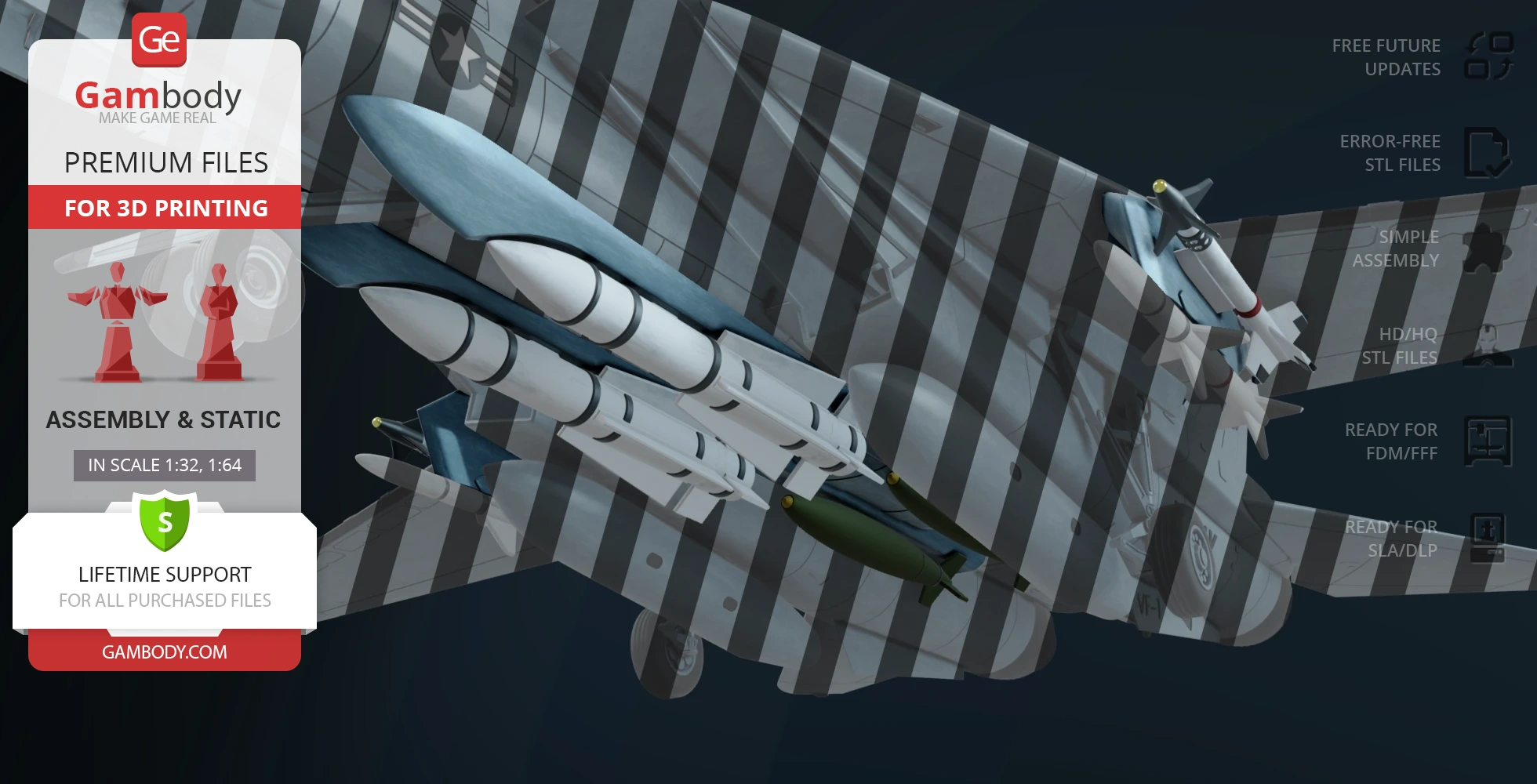This screenshot has height=784, width=1537.
Task: Choose the Error-Free STL Files icon
Action: pyautogui.click(x=1487, y=153)
